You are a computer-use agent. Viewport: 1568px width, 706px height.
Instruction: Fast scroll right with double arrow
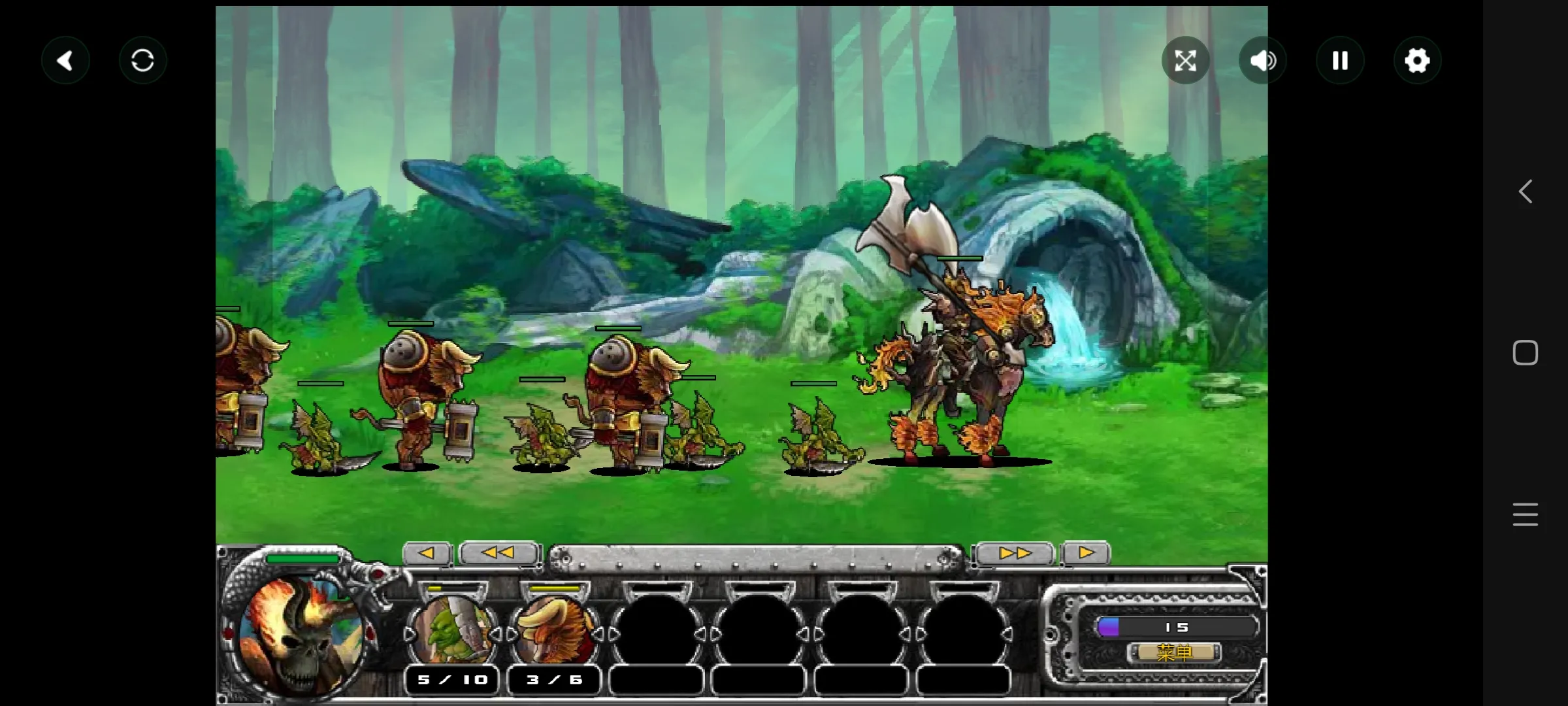[1015, 553]
